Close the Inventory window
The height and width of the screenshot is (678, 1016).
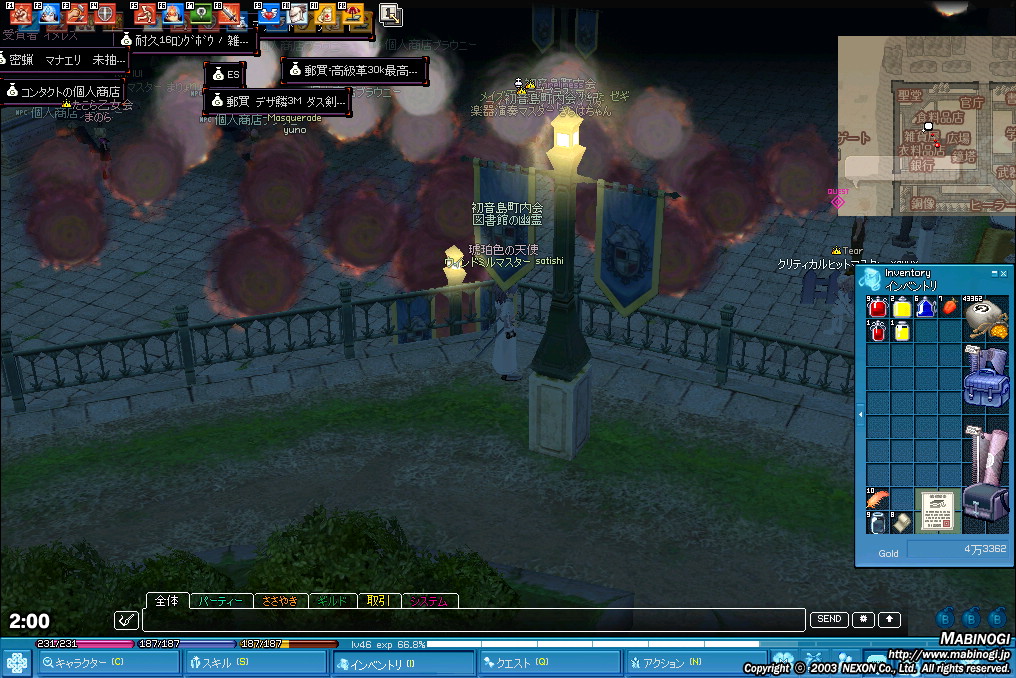click(x=1003, y=273)
